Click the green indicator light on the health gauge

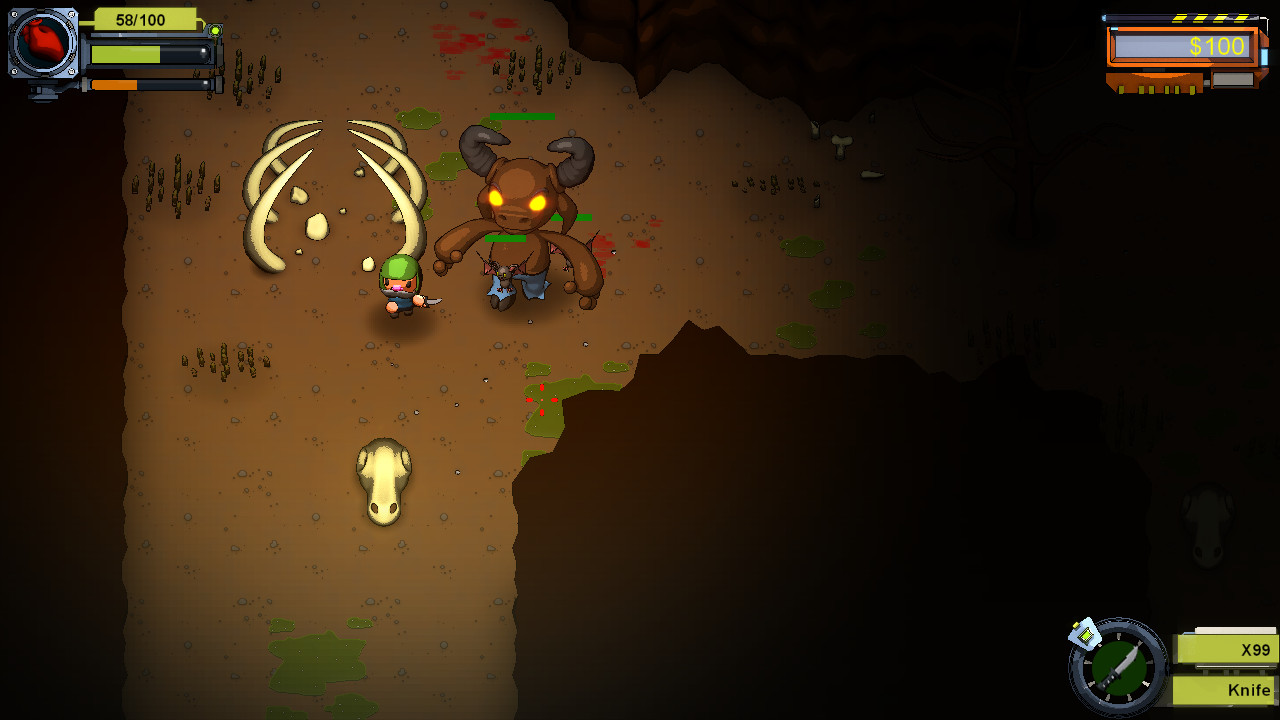(213, 29)
